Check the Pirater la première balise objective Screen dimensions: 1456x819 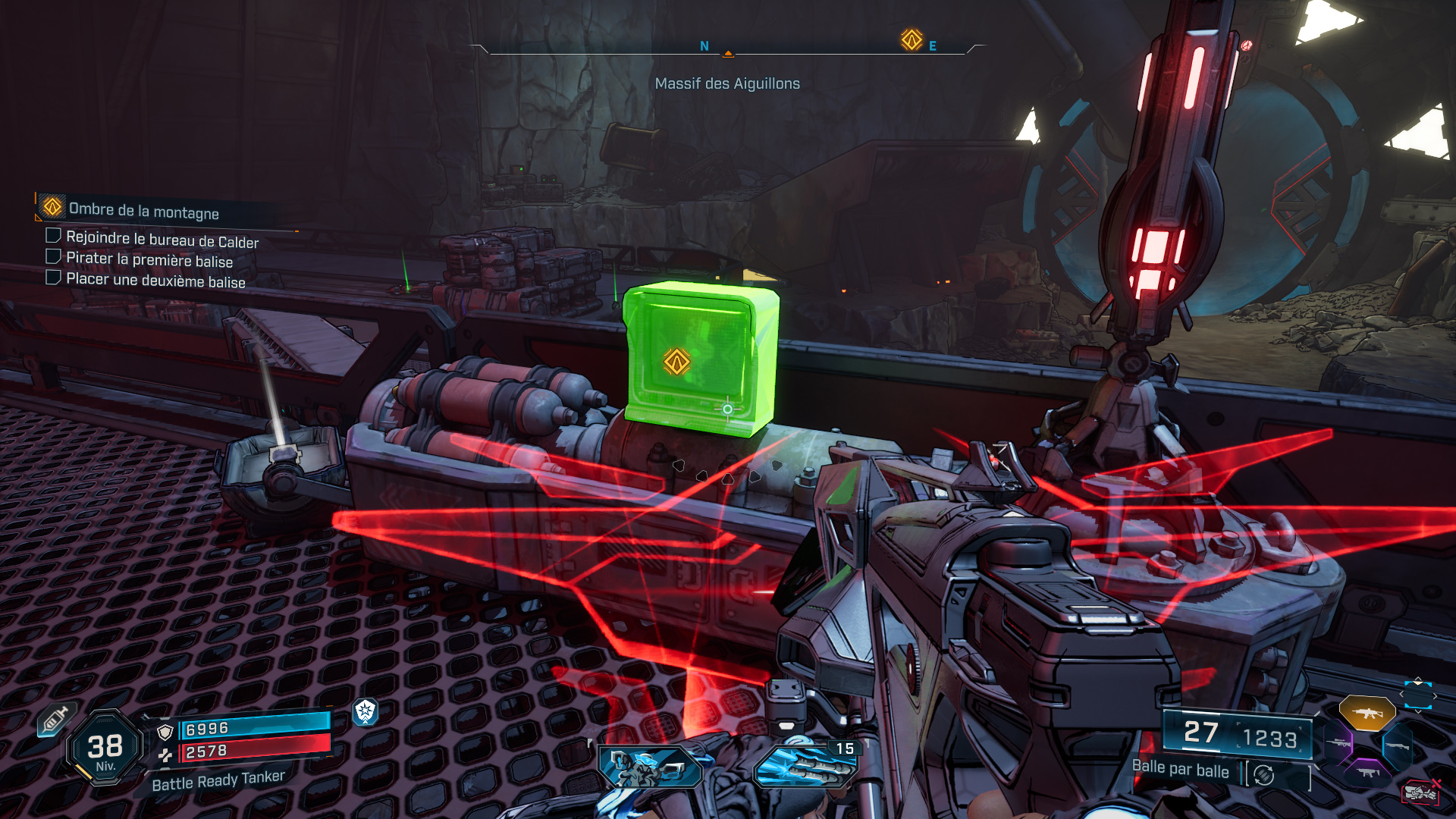54,256
